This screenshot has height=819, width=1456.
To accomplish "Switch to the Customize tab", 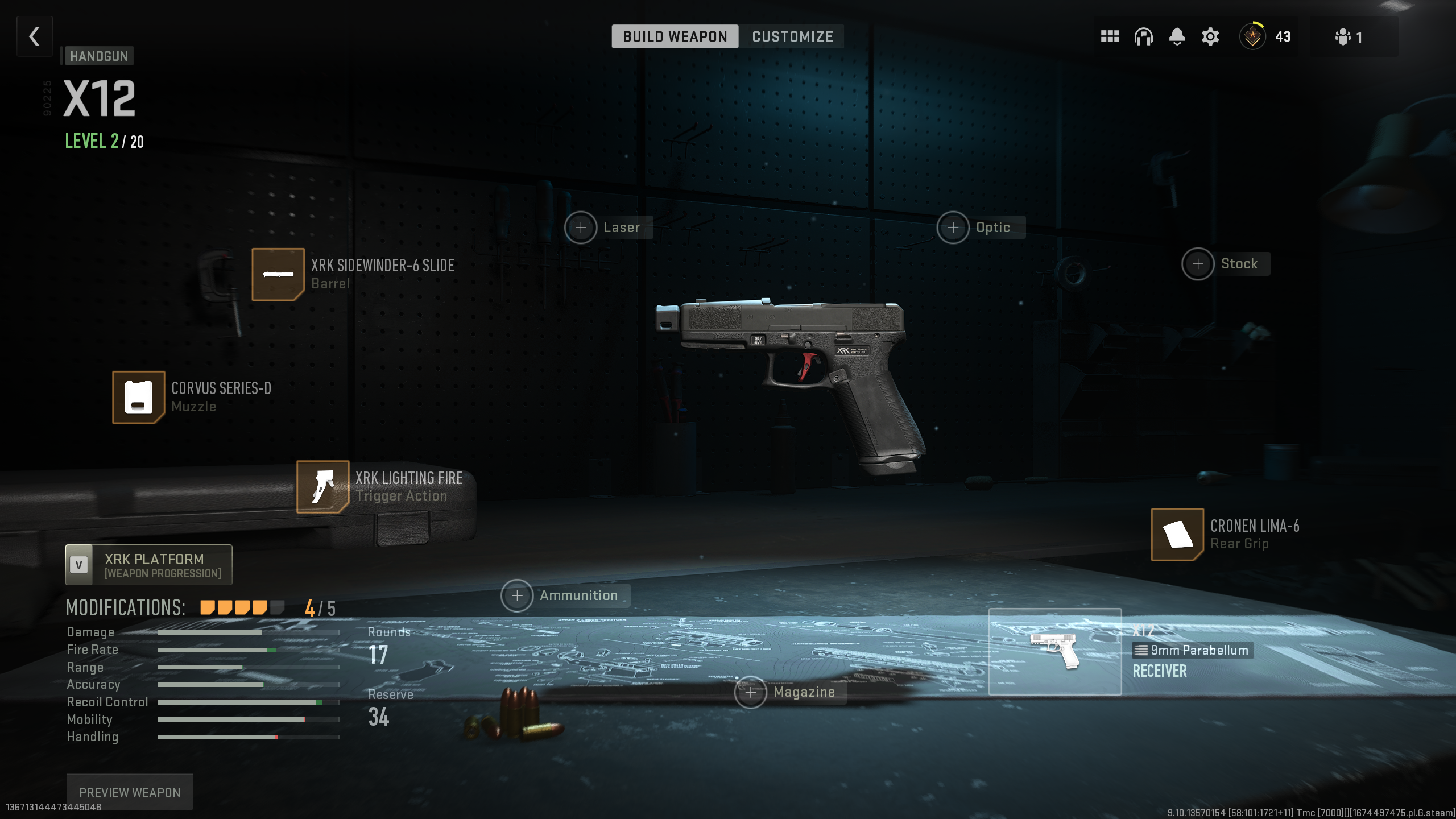I will tap(792, 37).
